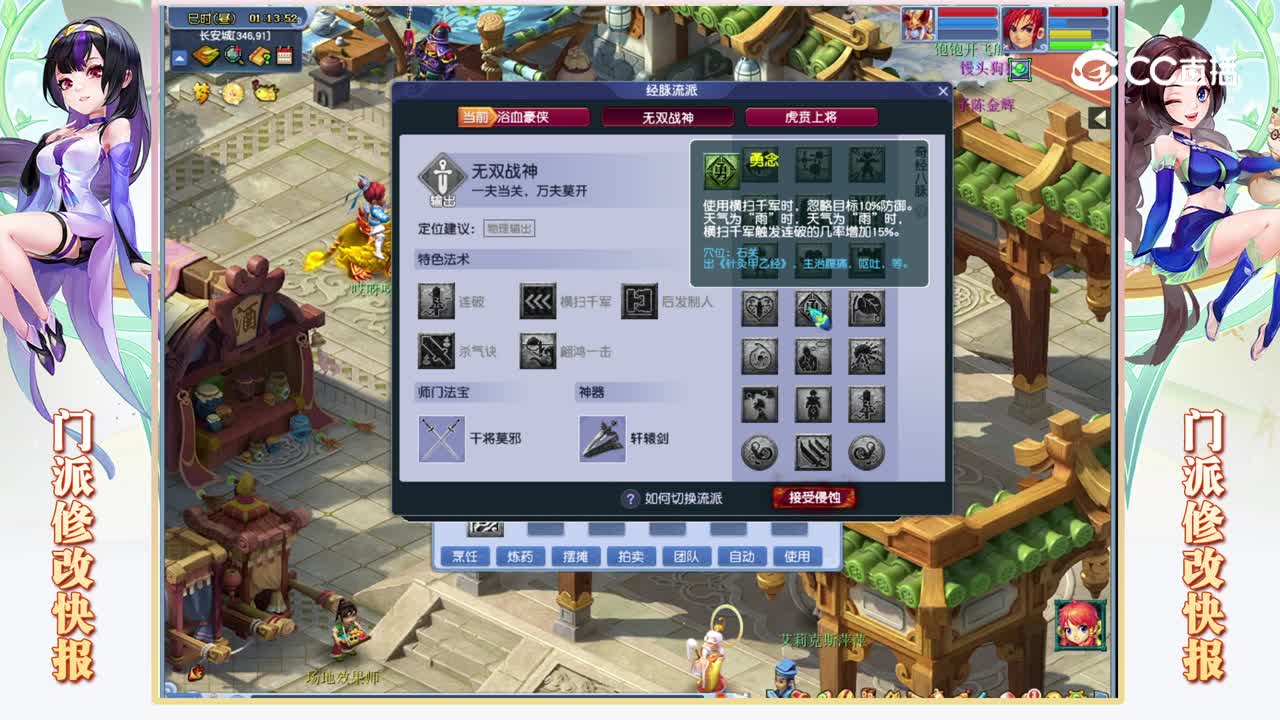1280x720 pixels.
Task: Toggle the 自动 auto mode button
Action: (x=742, y=556)
